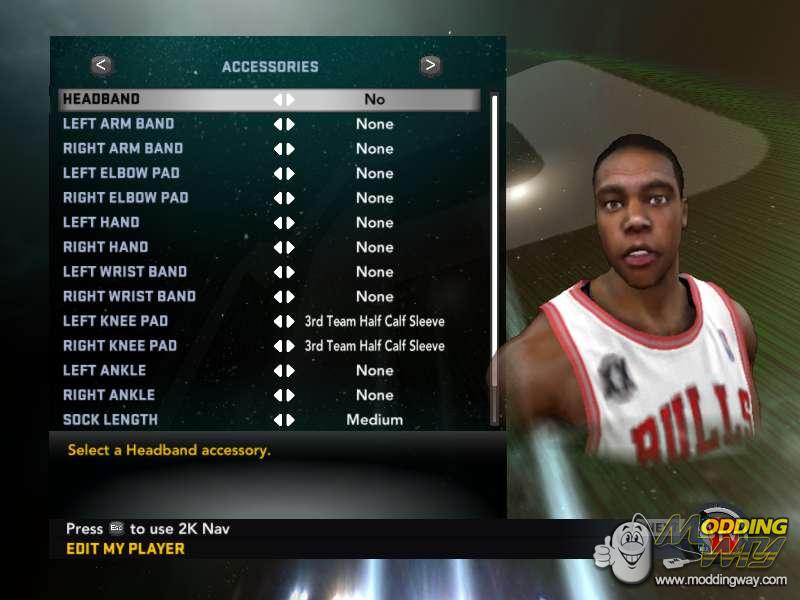Adjust Sock Length using its arrow stepper

point(284,420)
